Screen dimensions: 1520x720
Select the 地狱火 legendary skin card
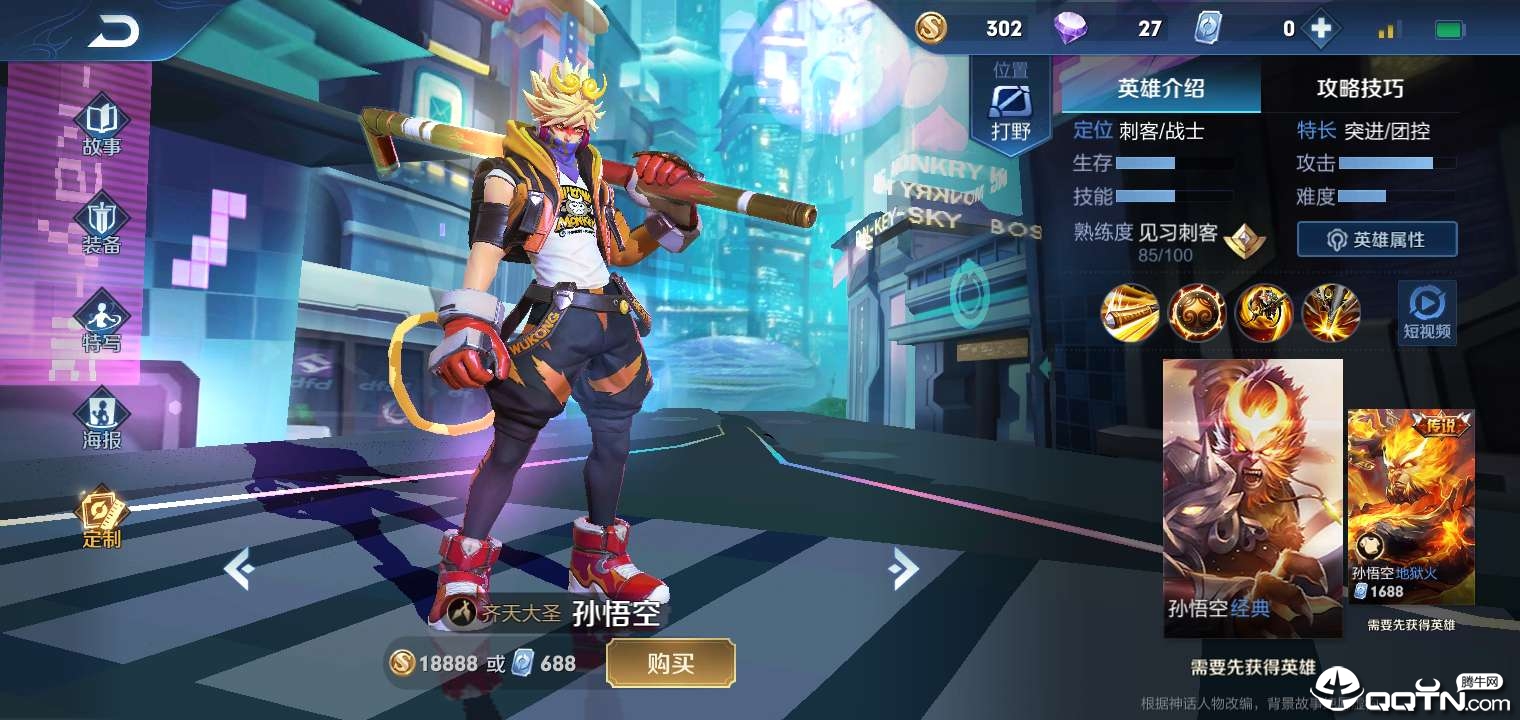(1410, 506)
